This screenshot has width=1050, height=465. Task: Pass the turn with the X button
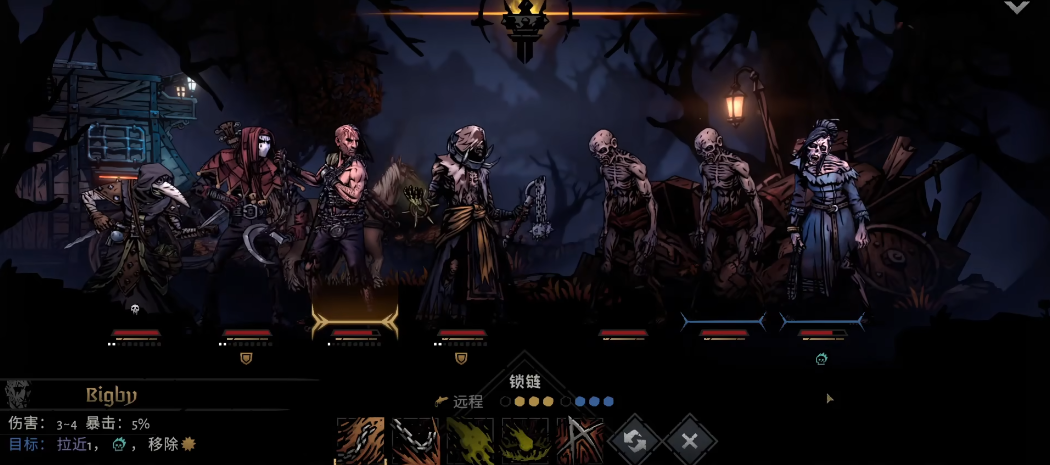click(x=689, y=440)
